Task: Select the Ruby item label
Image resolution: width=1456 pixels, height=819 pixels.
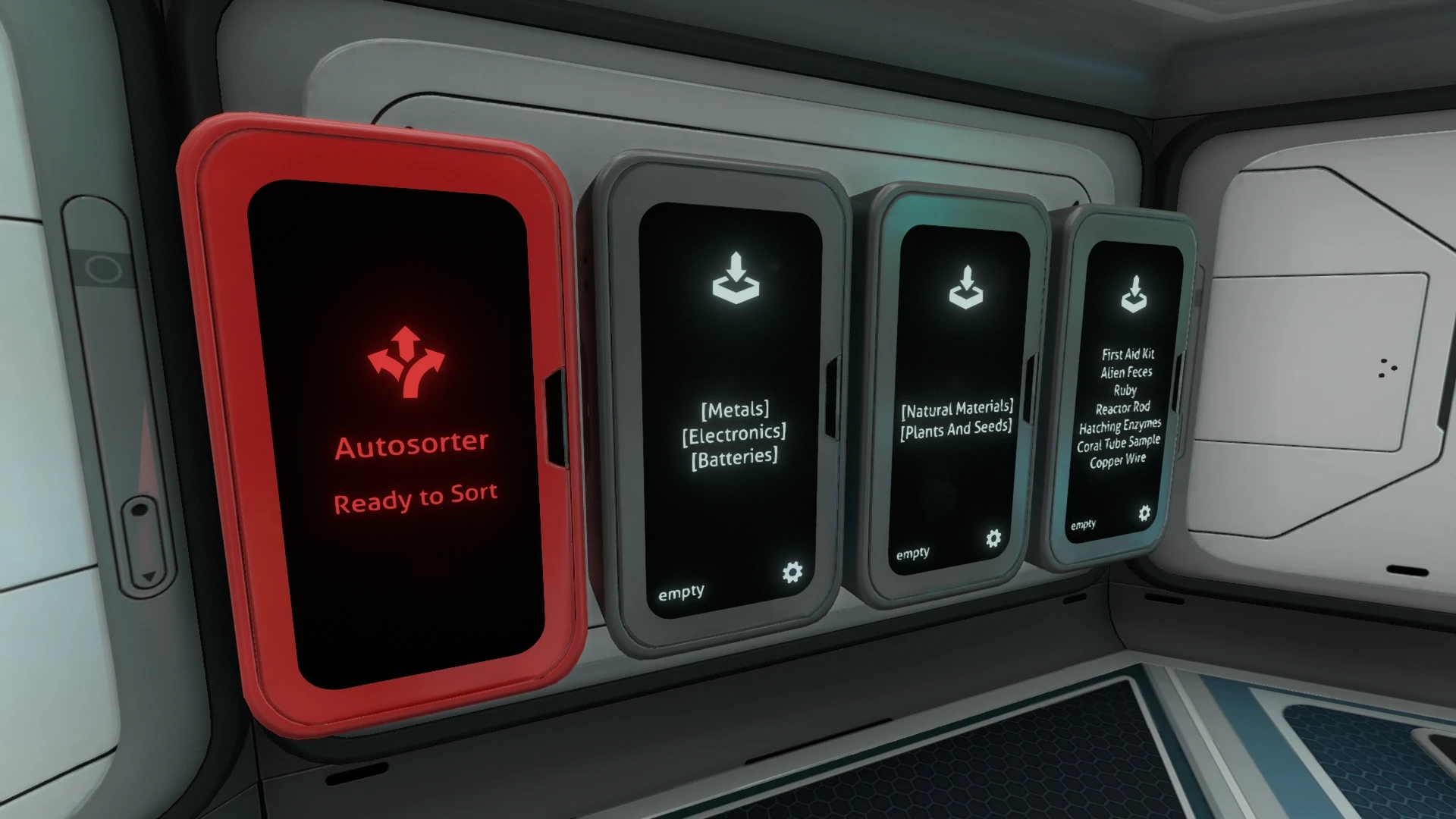Action: 1125,390
